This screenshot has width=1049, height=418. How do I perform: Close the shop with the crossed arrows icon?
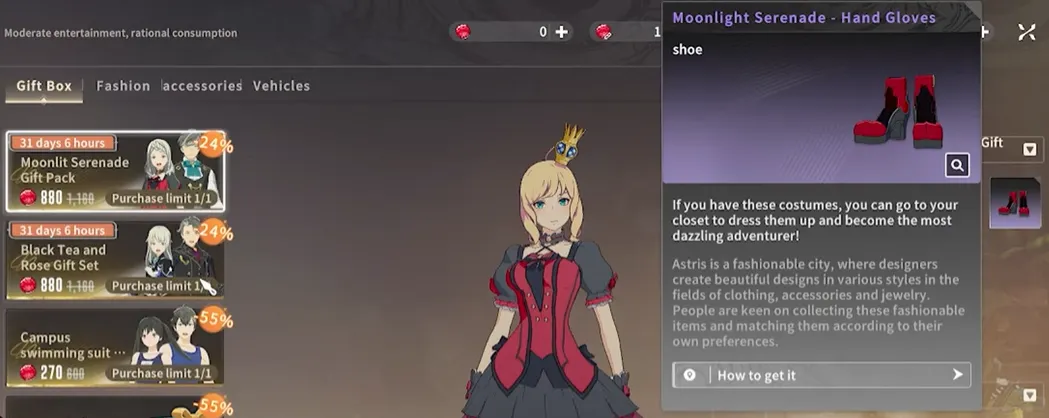[x=1027, y=32]
